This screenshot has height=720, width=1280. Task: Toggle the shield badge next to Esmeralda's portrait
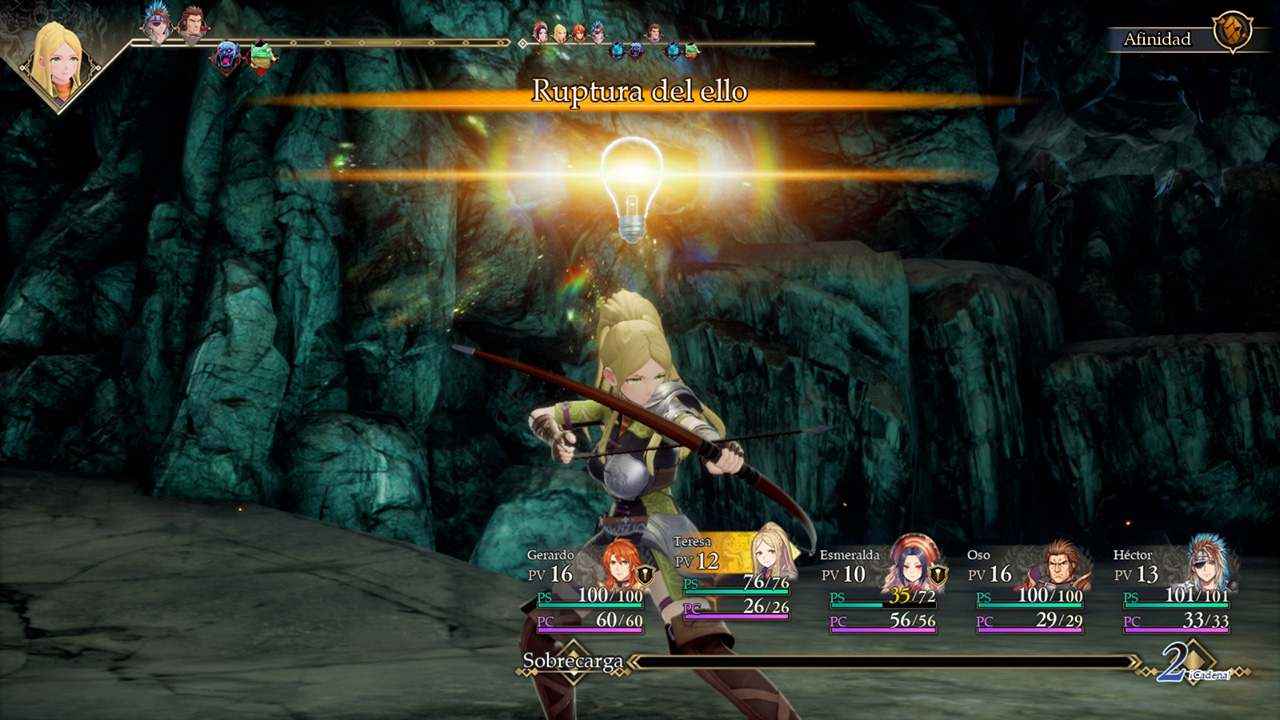(938, 576)
